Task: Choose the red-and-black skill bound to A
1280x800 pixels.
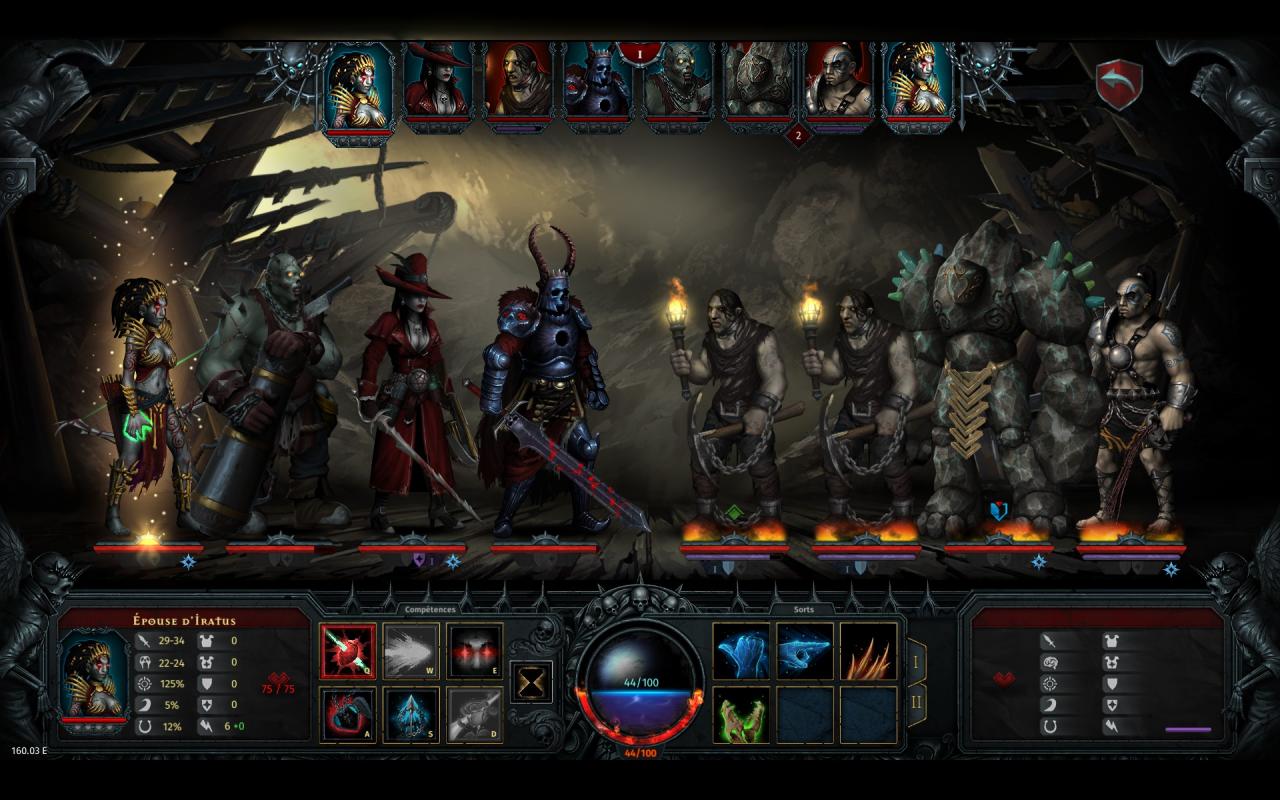Action: click(x=348, y=714)
